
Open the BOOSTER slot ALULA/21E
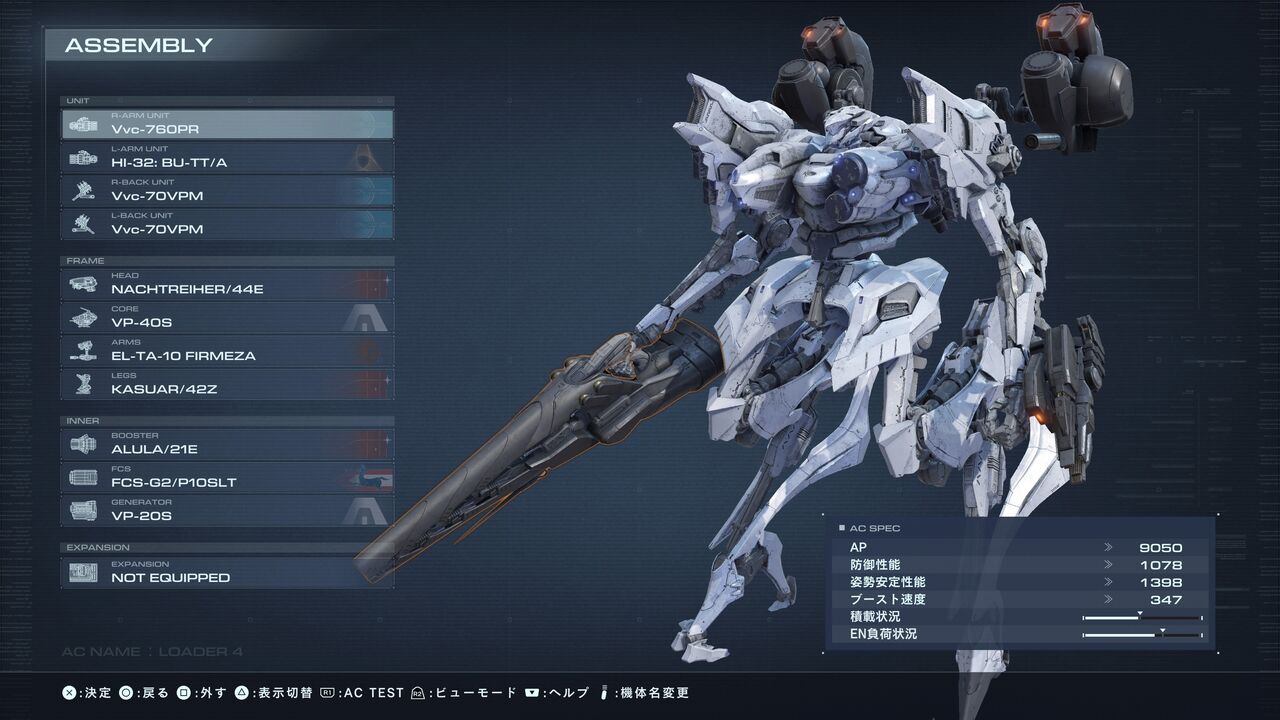click(x=227, y=444)
